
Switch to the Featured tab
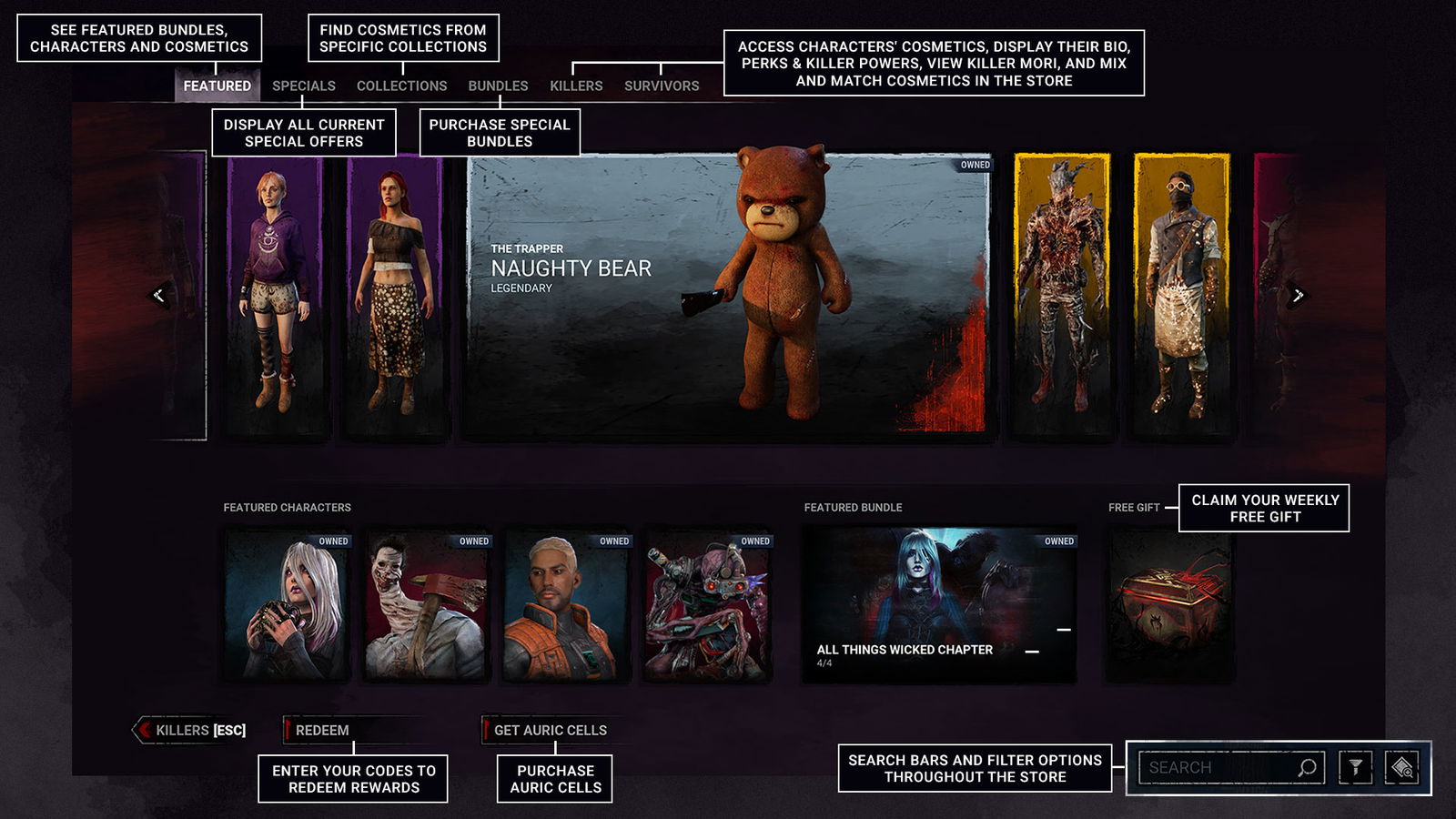[x=217, y=86]
